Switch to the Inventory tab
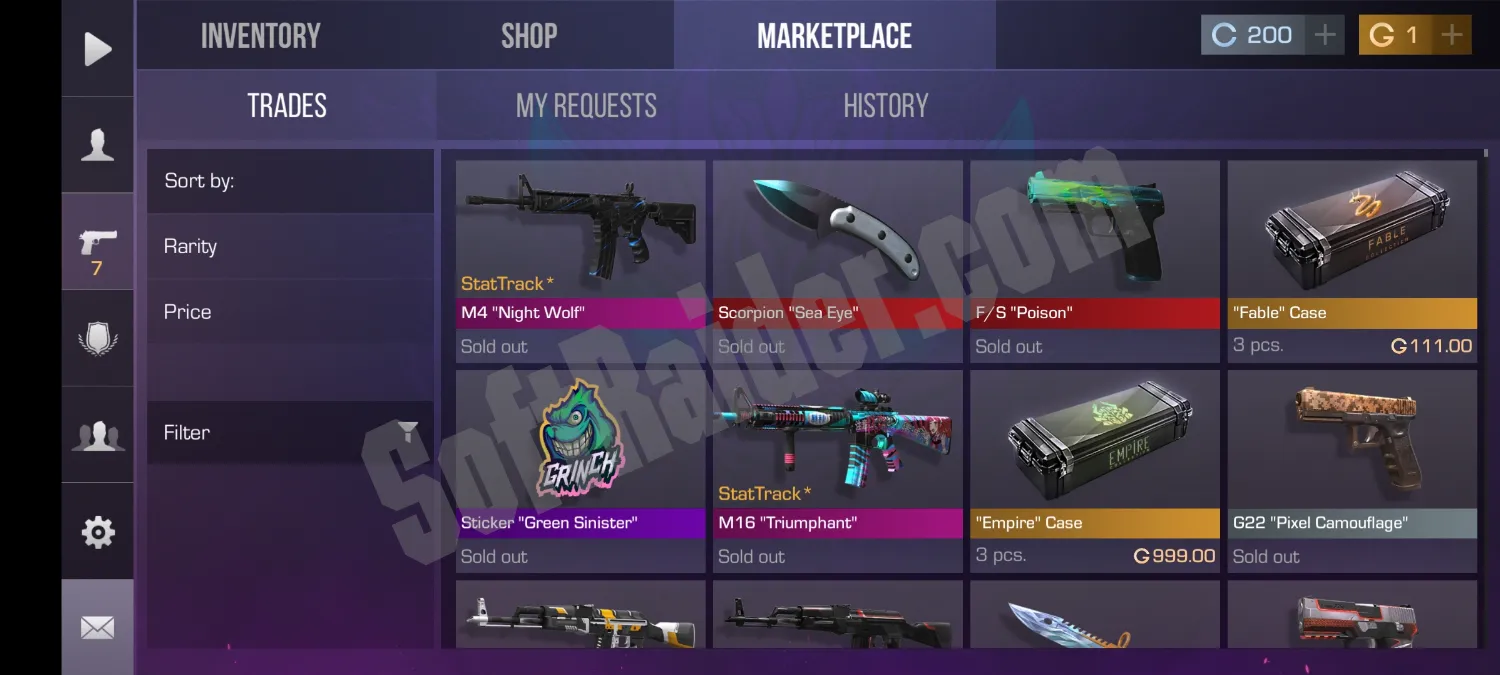 click(260, 36)
